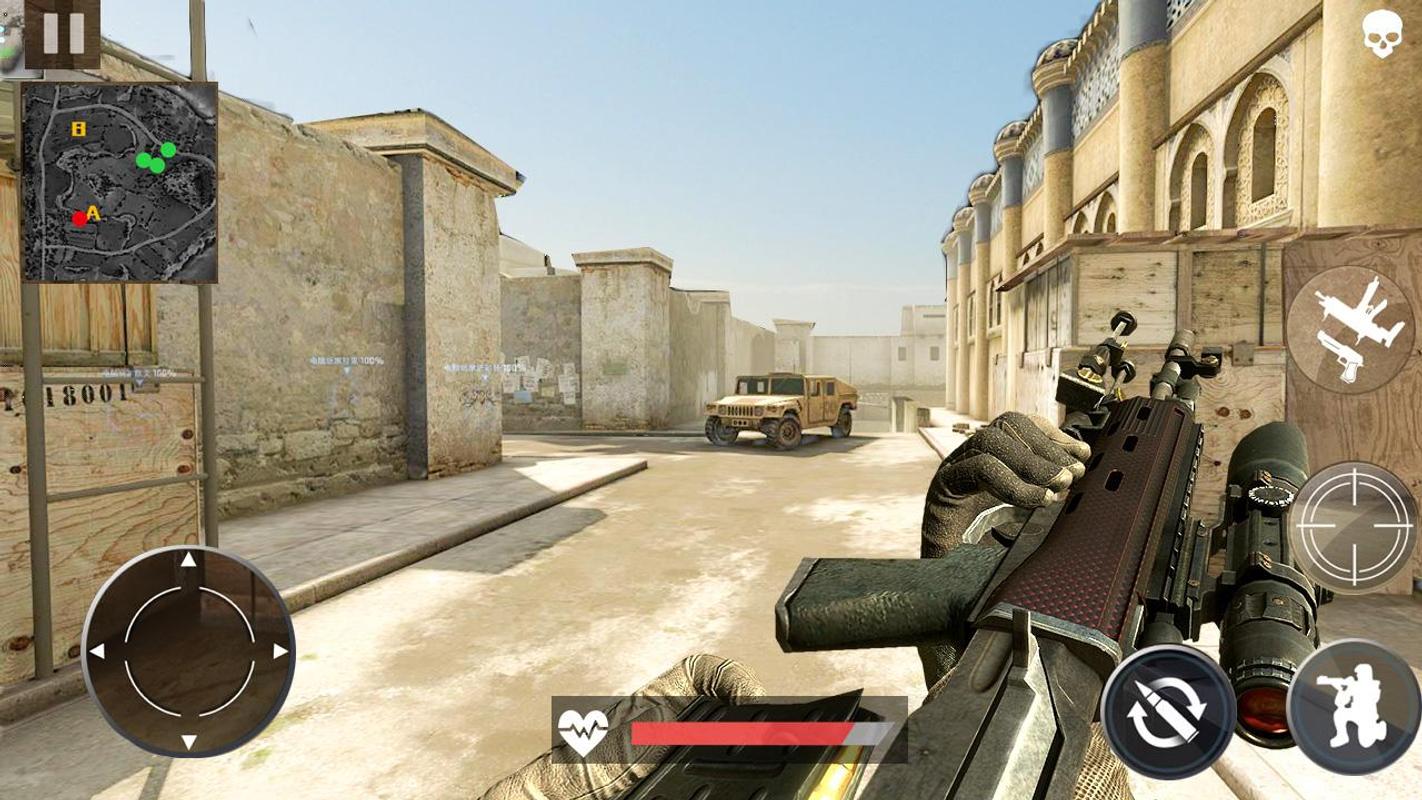Tap the weapon switch button
The image size is (1422, 800).
pos(1349,332)
